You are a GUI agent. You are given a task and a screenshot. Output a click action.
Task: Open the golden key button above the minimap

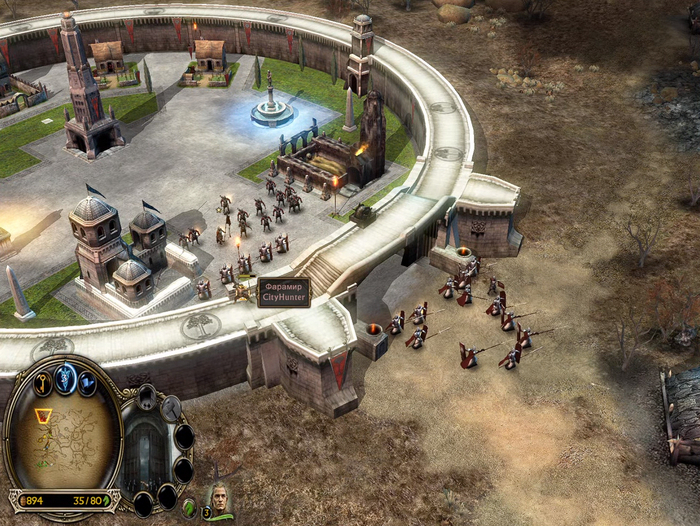click(x=43, y=382)
